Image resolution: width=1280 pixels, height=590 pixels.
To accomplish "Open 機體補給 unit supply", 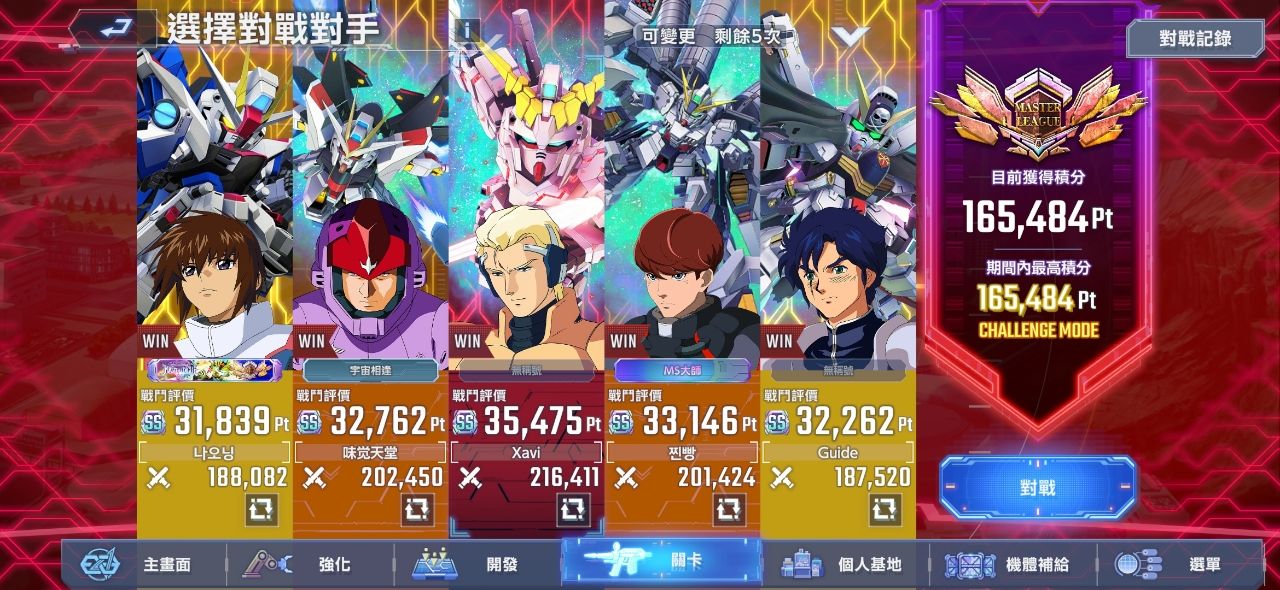I will coord(1012,565).
